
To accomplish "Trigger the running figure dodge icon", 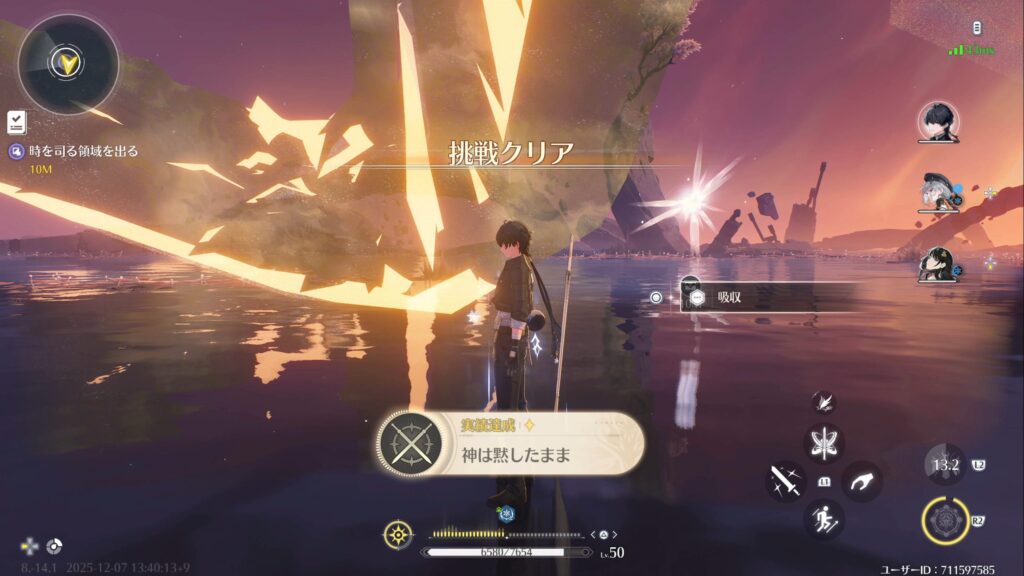I will click(825, 519).
